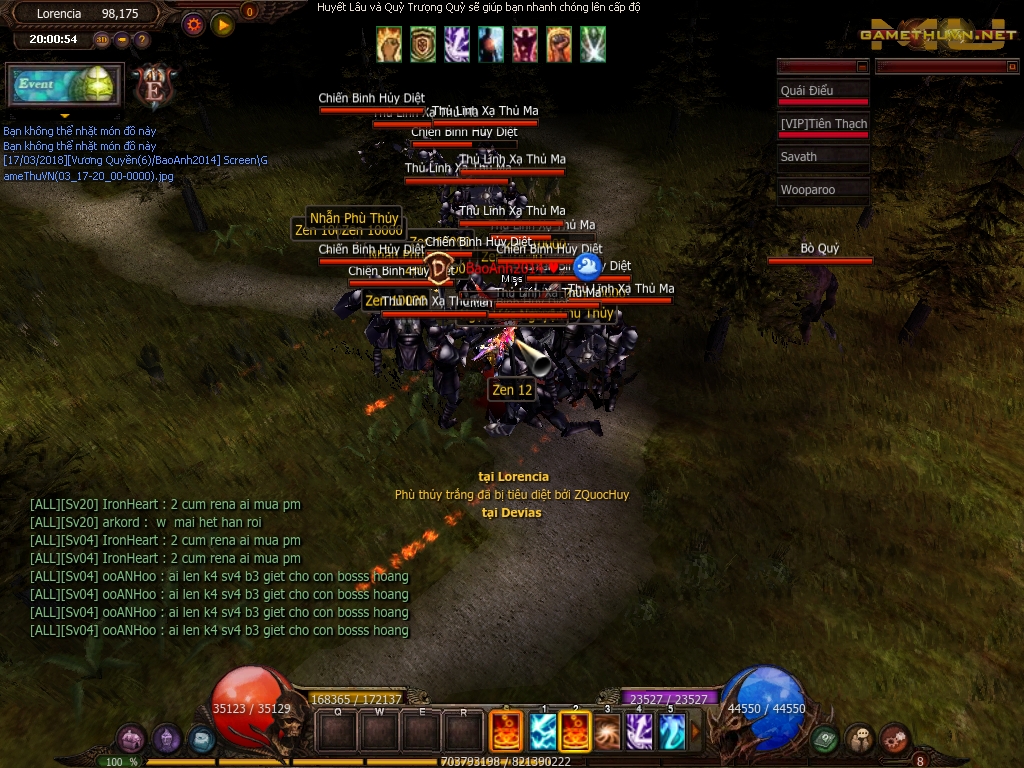The image size is (1024, 768).
Task: Choose Wooparoo in the party list
Action: [x=823, y=190]
